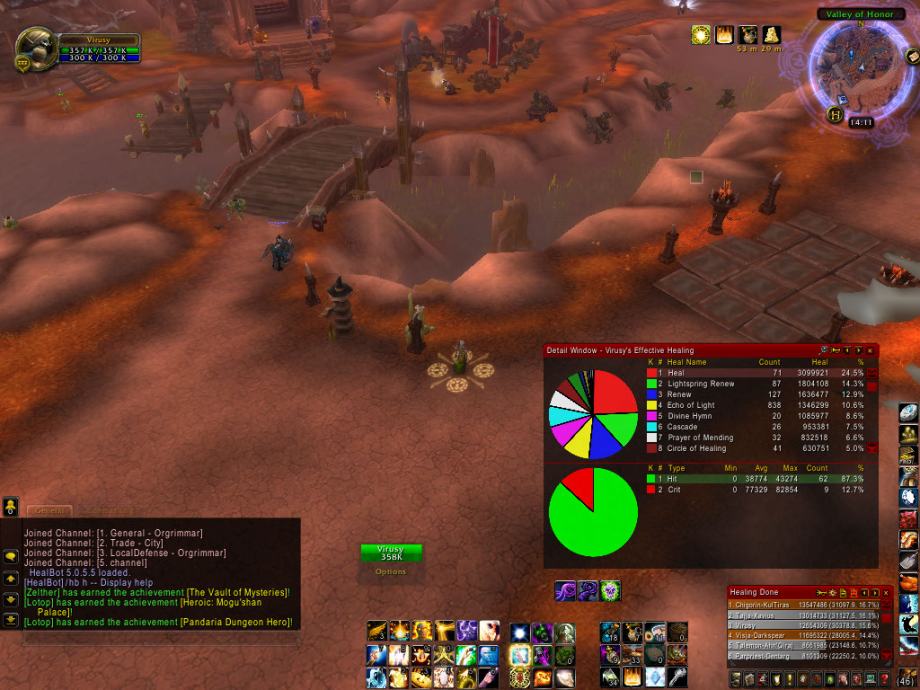Viewport: 920px width, 690px height.
Task: Close the Healing Done meter window
Action: [885, 593]
